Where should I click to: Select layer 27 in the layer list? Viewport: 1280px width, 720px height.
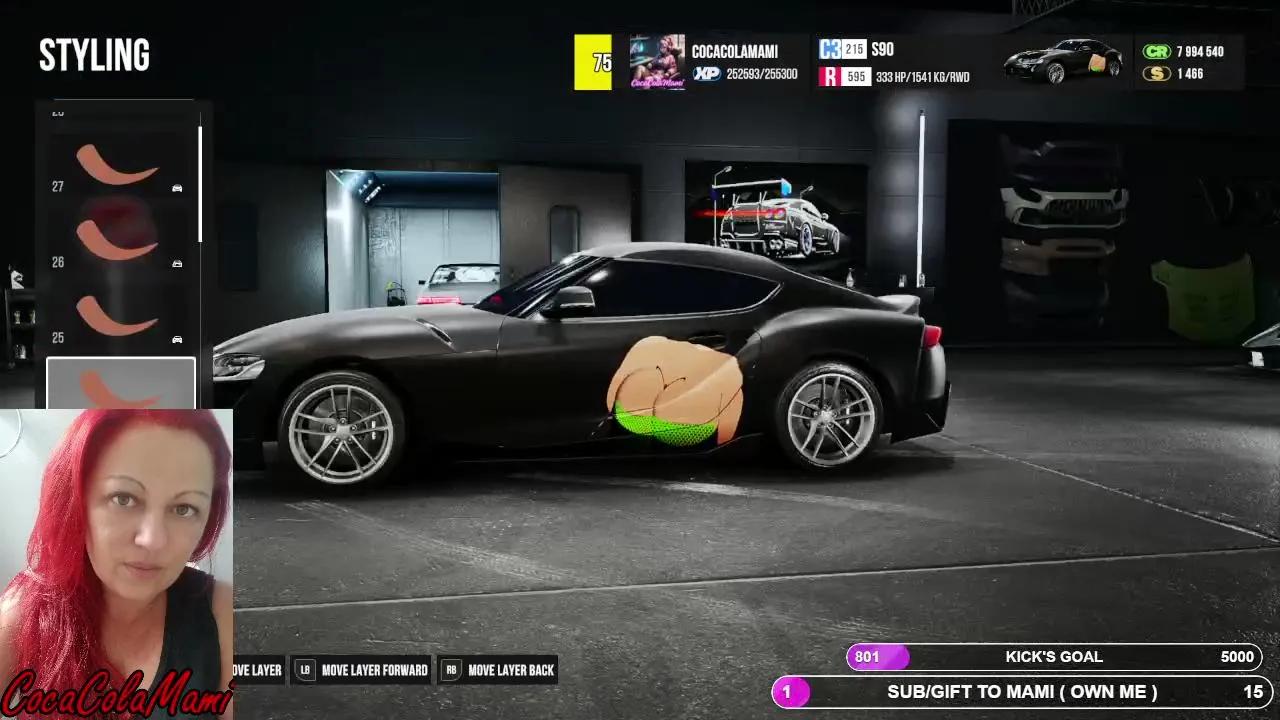pos(120,166)
